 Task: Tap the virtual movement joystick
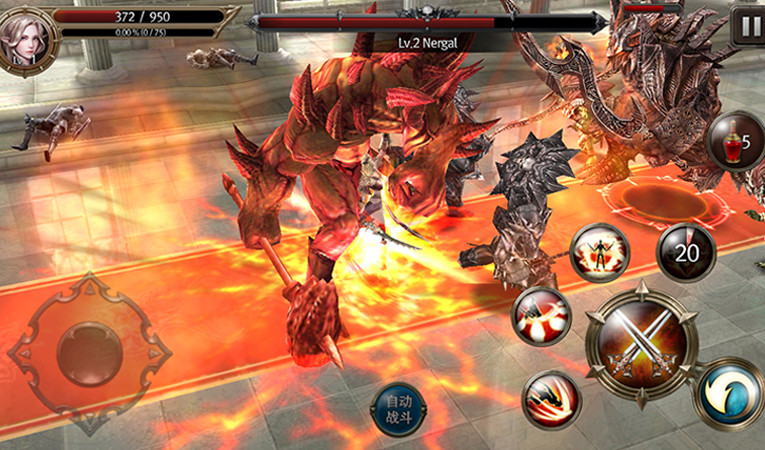pos(89,353)
